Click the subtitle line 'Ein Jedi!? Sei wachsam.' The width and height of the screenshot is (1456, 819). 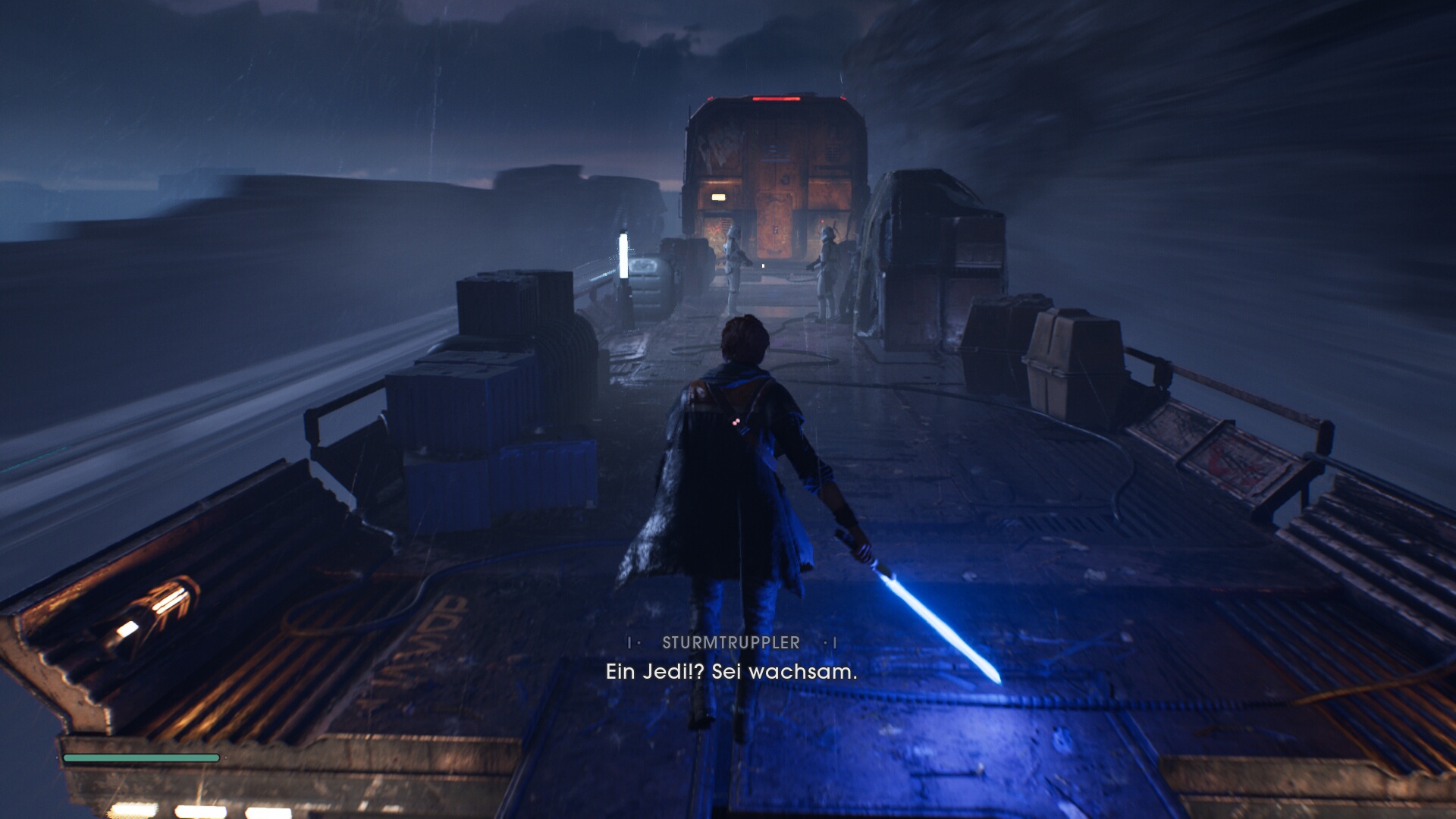pyautogui.click(x=730, y=672)
